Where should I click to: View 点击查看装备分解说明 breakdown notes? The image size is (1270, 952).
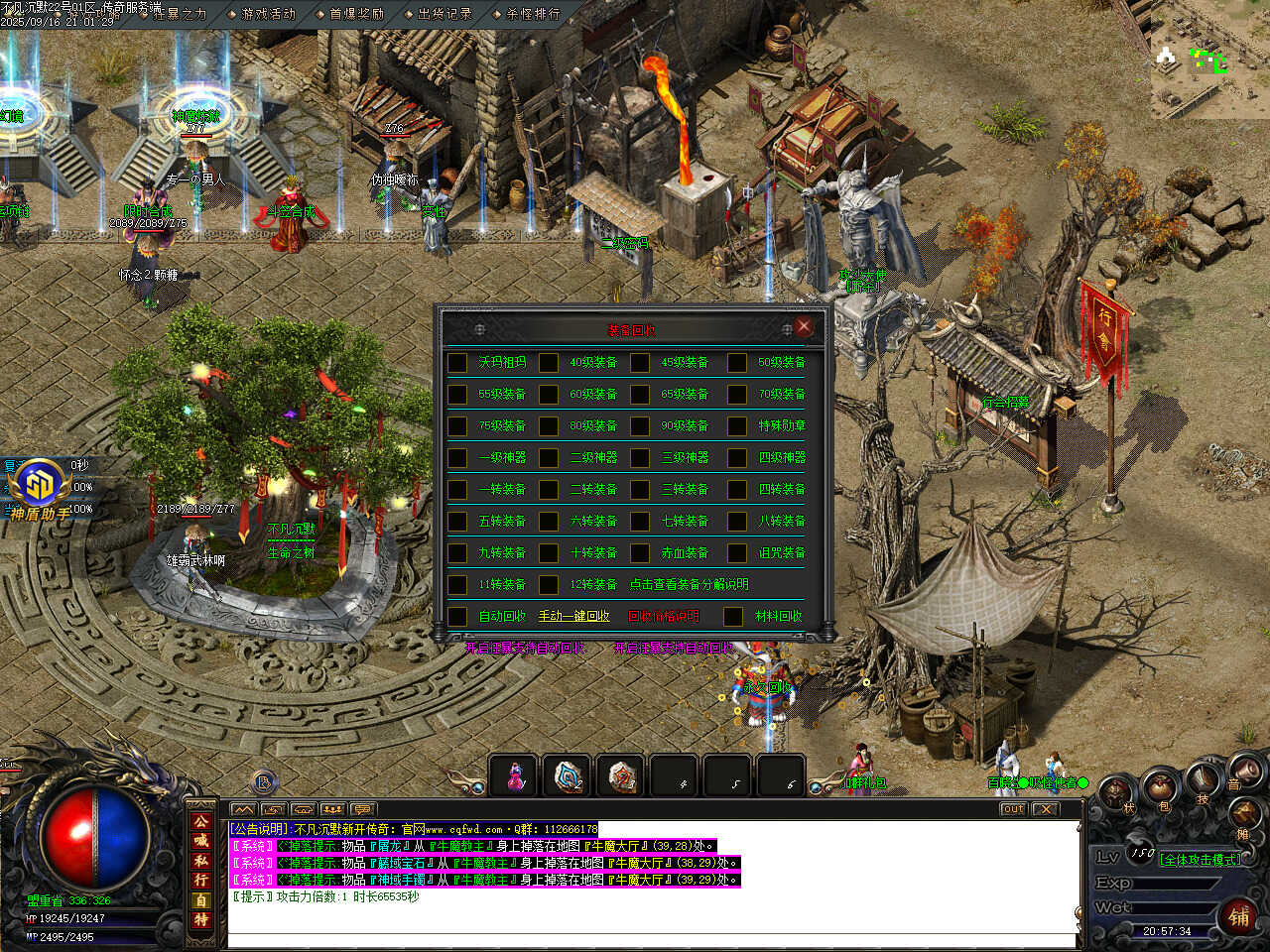[x=689, y=585]
